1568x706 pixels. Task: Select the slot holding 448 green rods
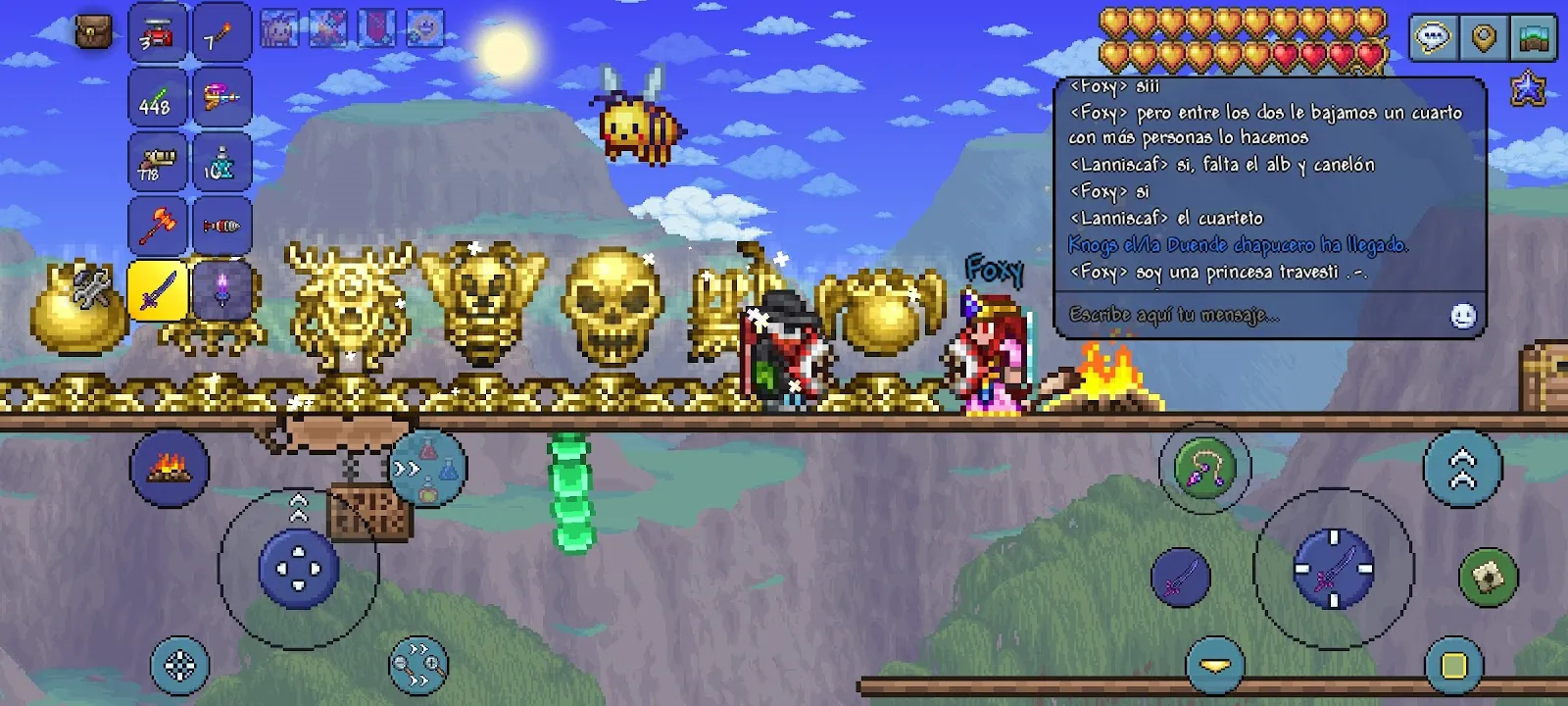click(157, 98)
